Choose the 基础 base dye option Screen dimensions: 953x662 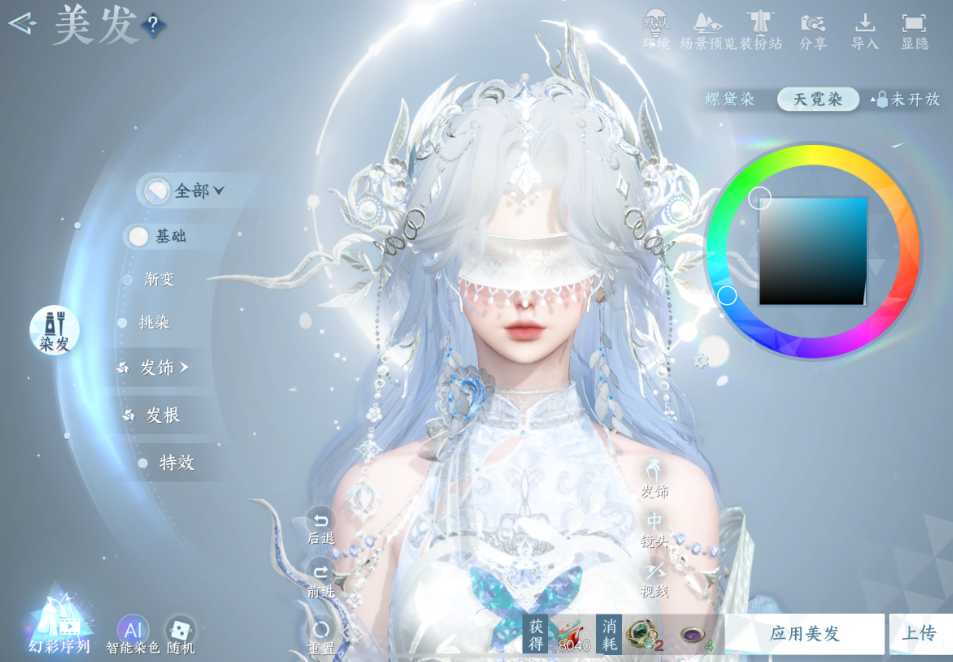pyautogui.click(x=170, y=236)
